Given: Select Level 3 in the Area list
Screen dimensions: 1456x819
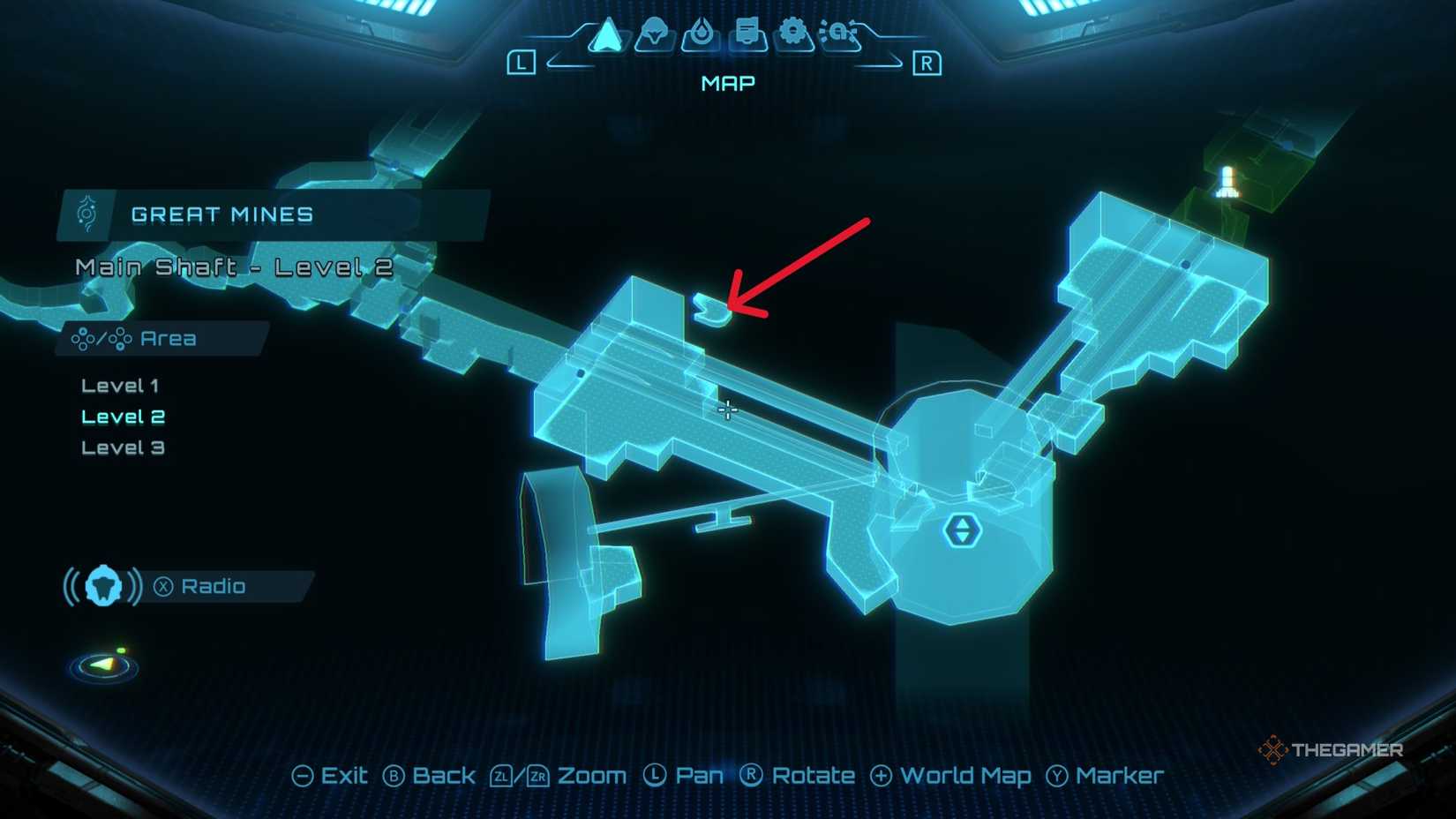Looking at the screenshot, I should point(122,447).
